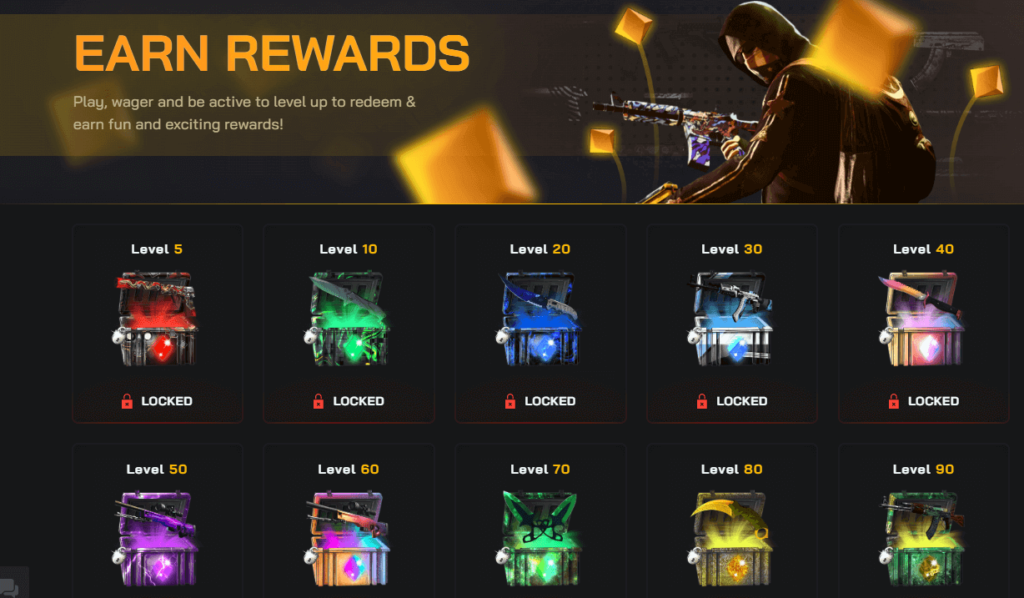Open the Level 5 red reward case
Image resolution: width=1024 pixels, height=598 pixels.
pos(157,320)
